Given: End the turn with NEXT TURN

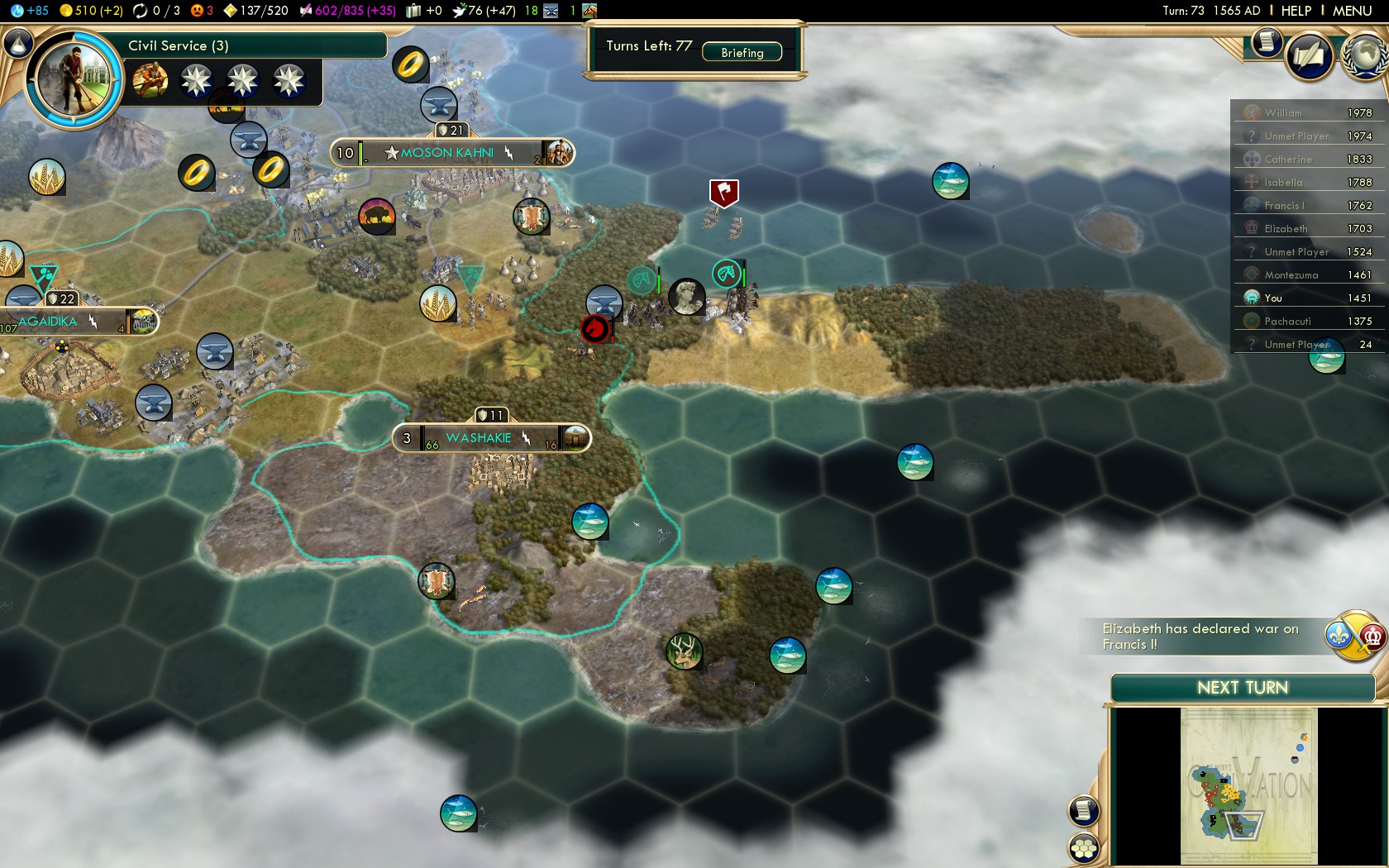Looking at the screenshot, I should [x=1242, y=688].
